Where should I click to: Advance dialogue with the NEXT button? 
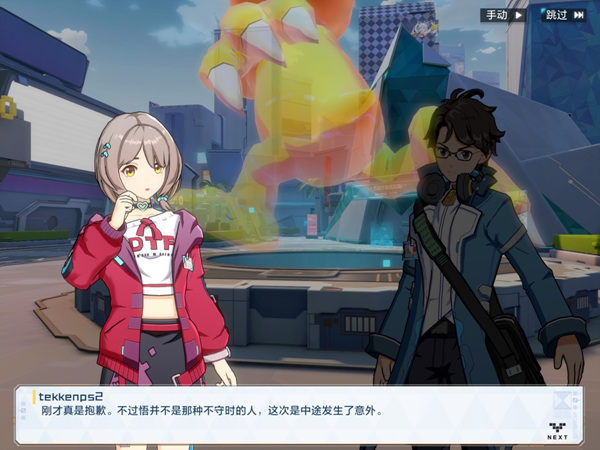[557, 430]
